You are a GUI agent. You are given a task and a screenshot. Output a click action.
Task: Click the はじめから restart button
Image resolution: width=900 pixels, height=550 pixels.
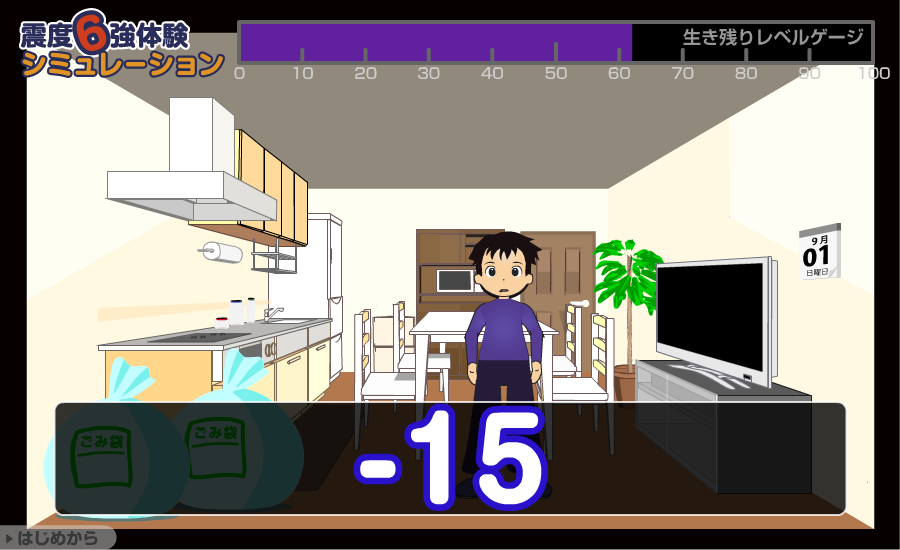pyautogui.click(x=57, y=538)
